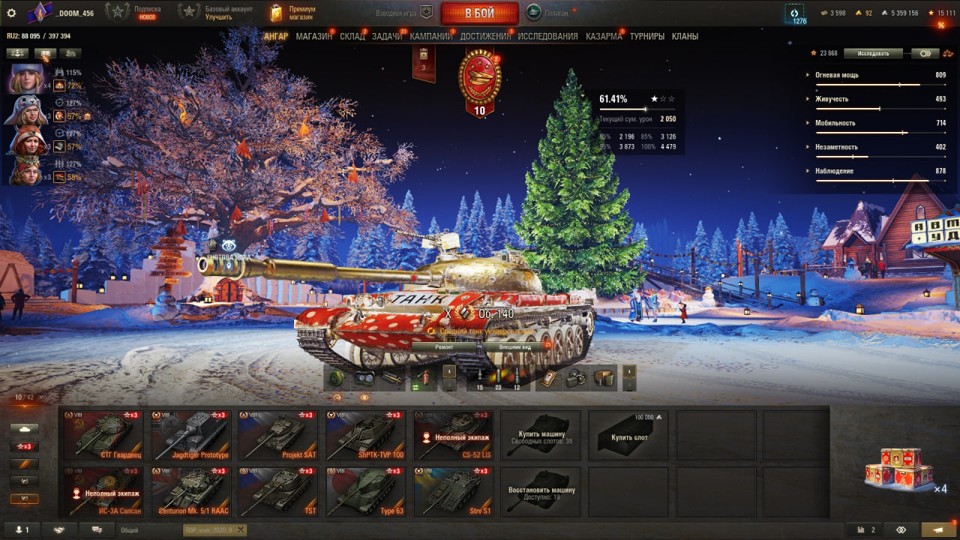Viewport: 960px width, 540px height.
Task: Open the МАГАЗИН menu tab
Action: [314, 36]
